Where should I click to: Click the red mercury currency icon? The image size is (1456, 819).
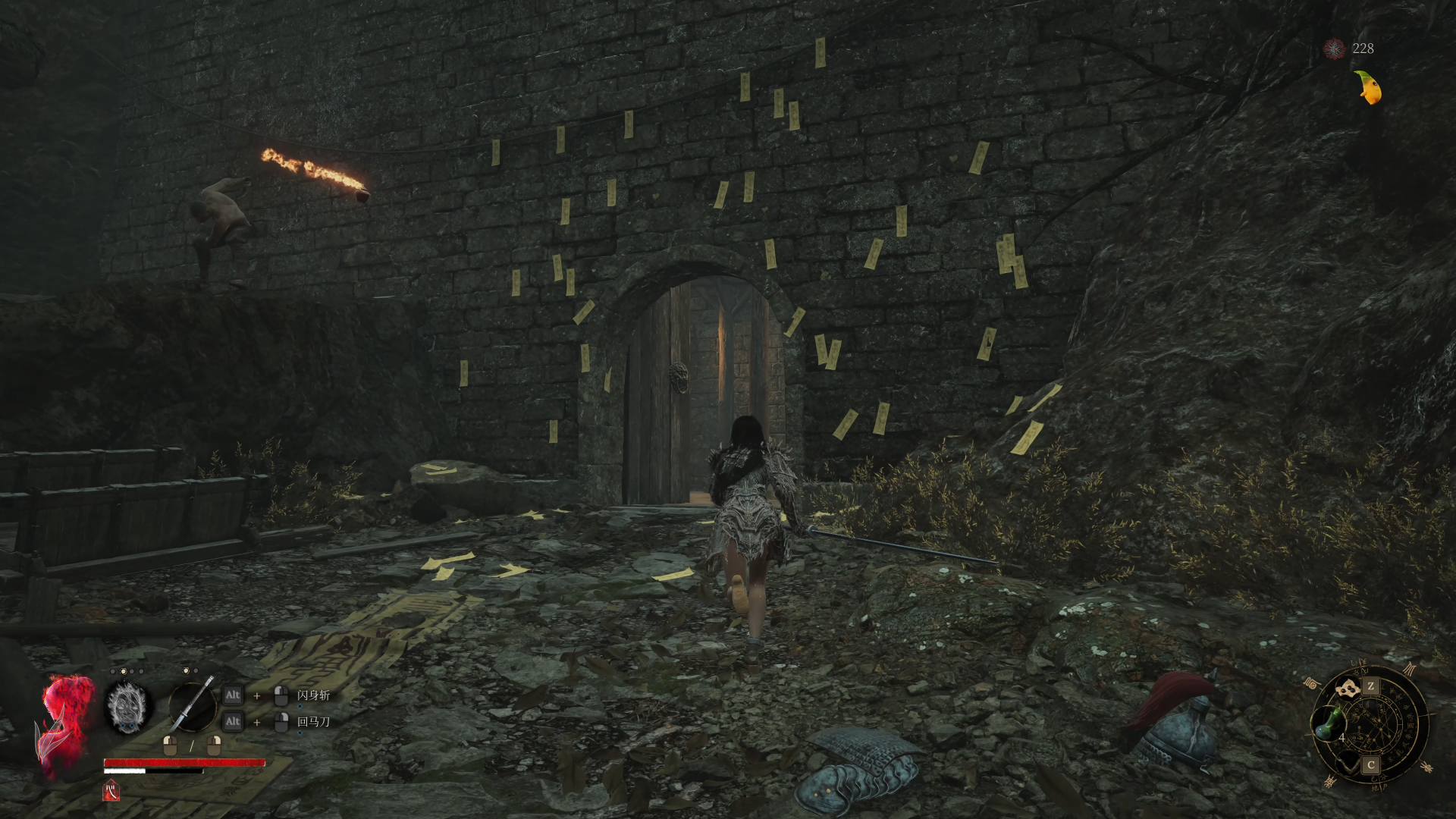[x=1334, y=49]
